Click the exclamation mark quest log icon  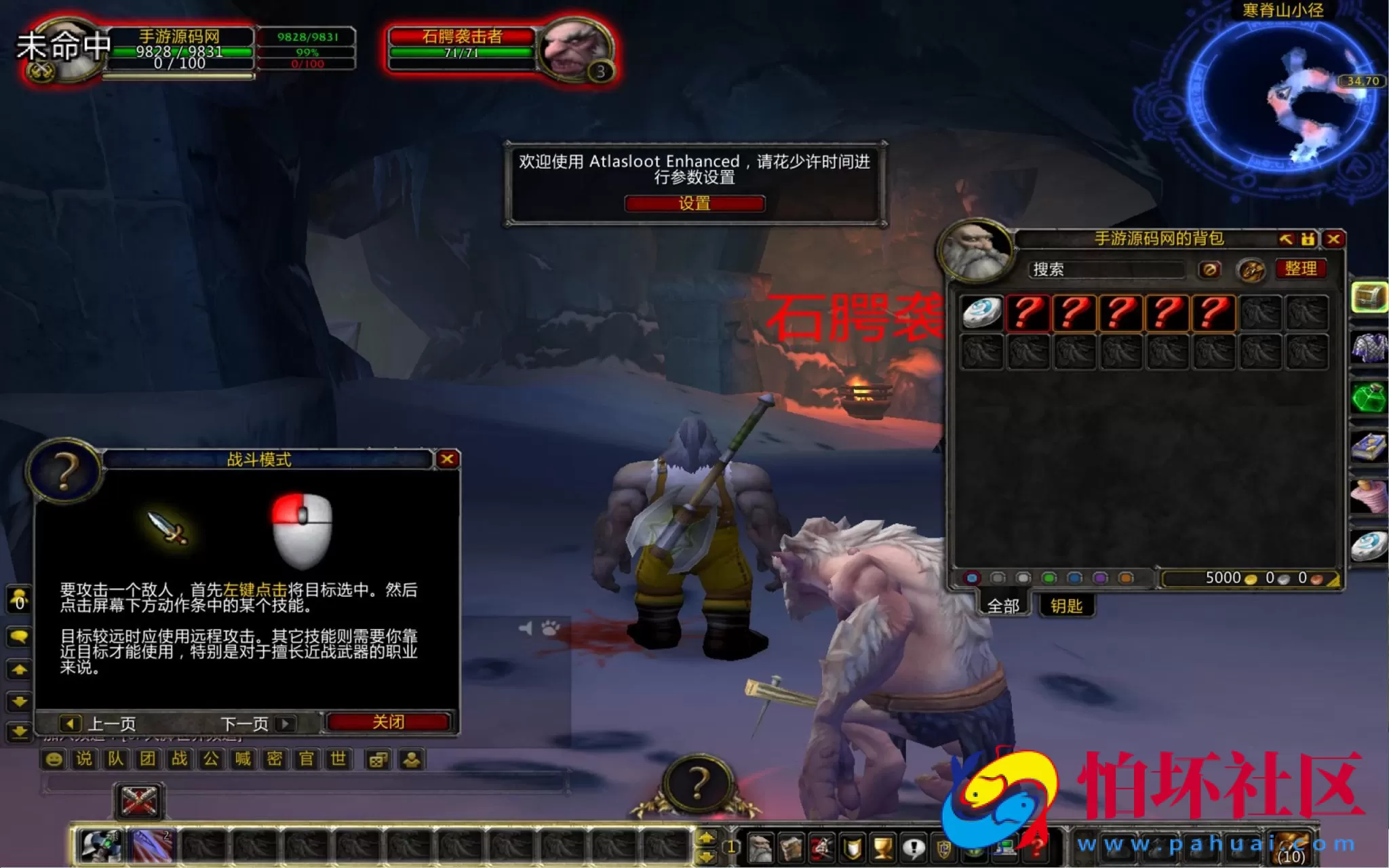click(x=914, y=848)
